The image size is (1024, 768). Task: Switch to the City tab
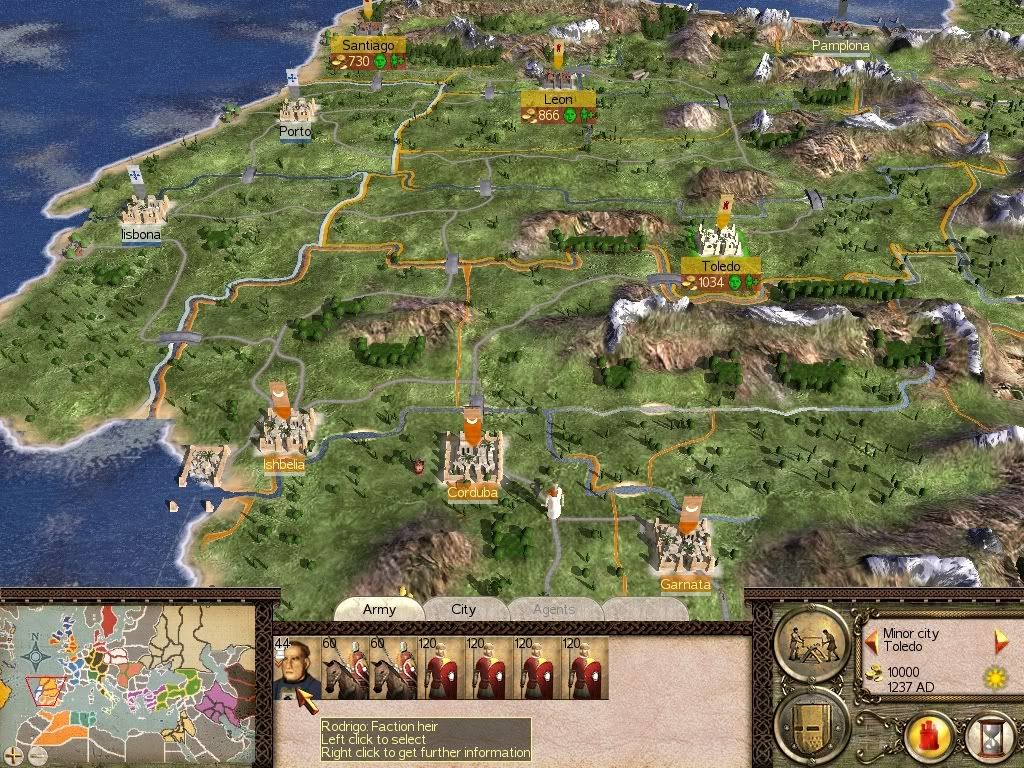point(464,609)
